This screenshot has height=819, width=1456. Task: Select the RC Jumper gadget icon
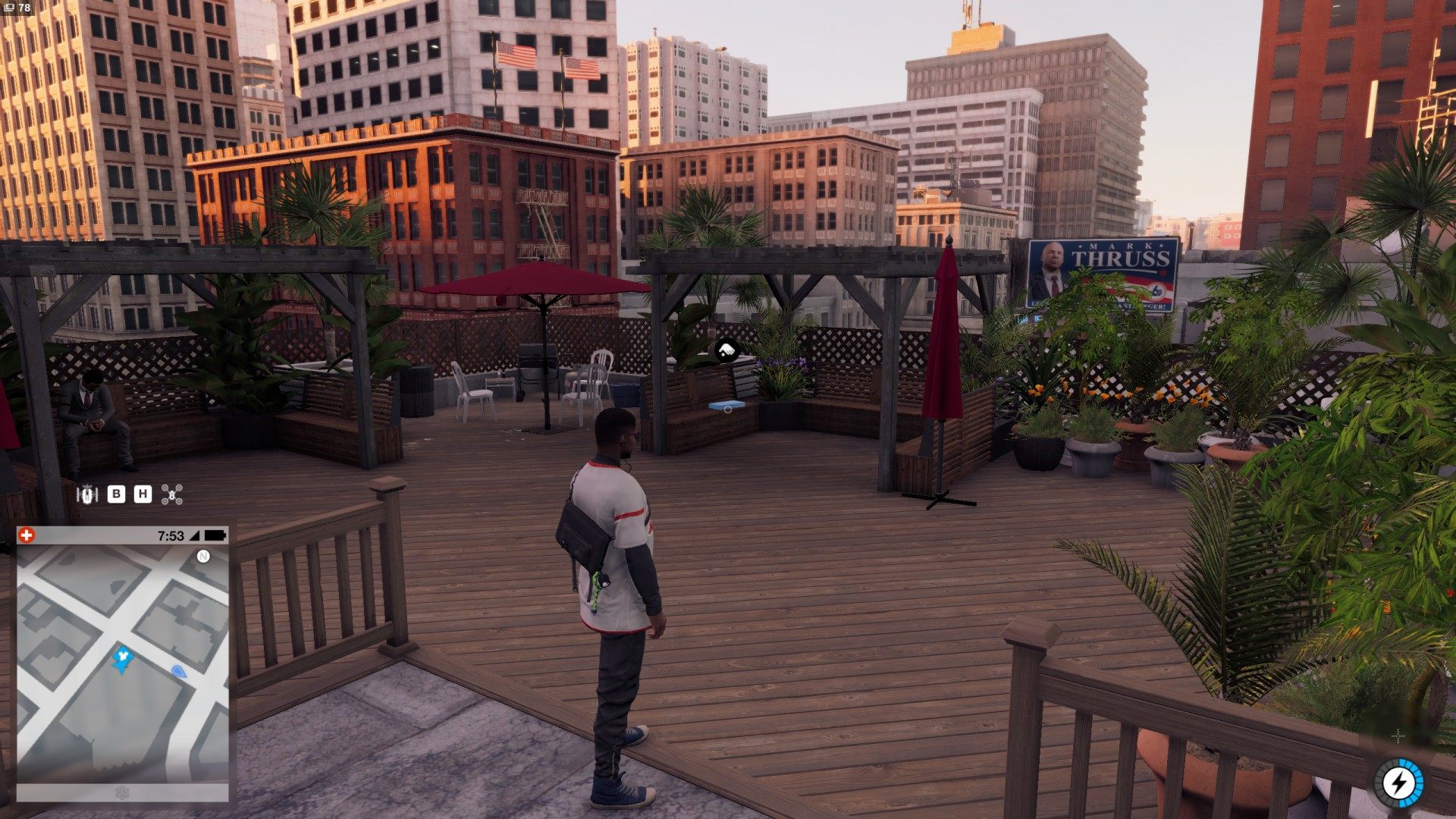[88, 495]
